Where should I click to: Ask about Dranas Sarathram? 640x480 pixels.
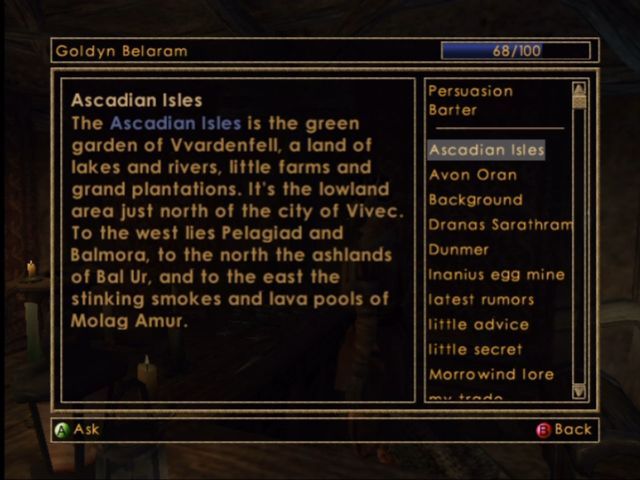coord(499,225)
